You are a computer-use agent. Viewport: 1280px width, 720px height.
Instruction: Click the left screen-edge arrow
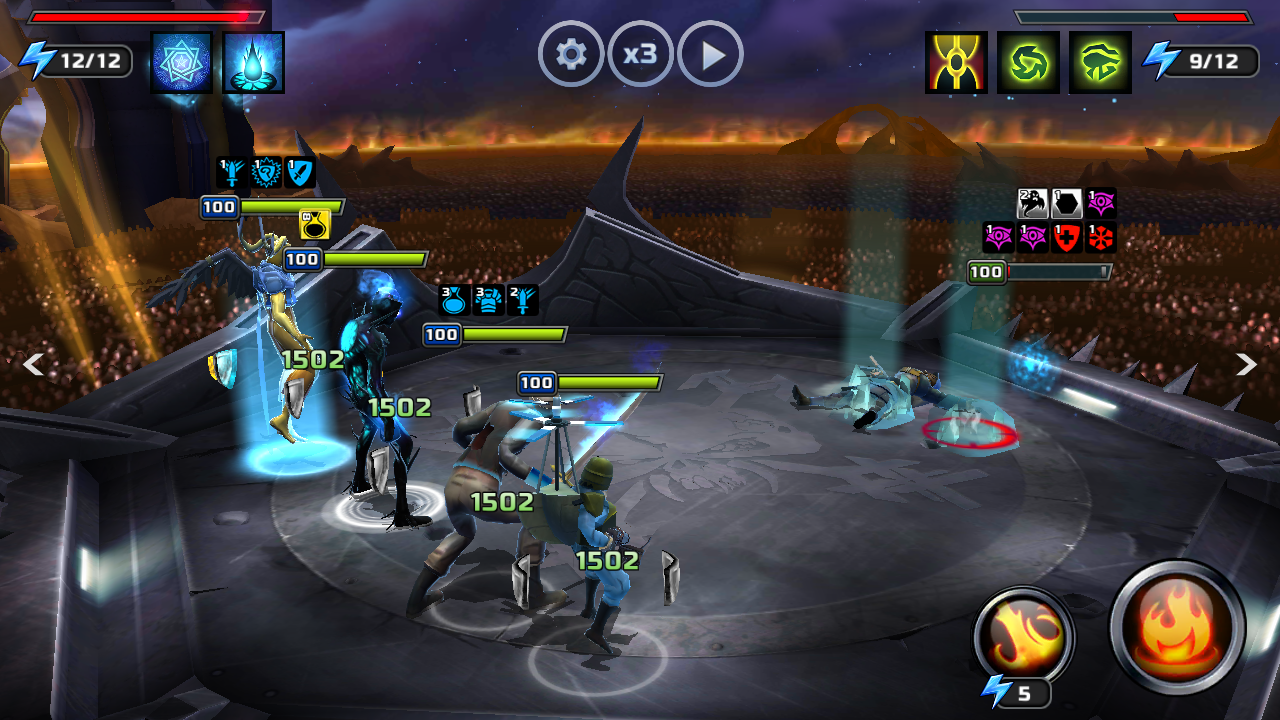pyautogui.click(x=33, y=364)
